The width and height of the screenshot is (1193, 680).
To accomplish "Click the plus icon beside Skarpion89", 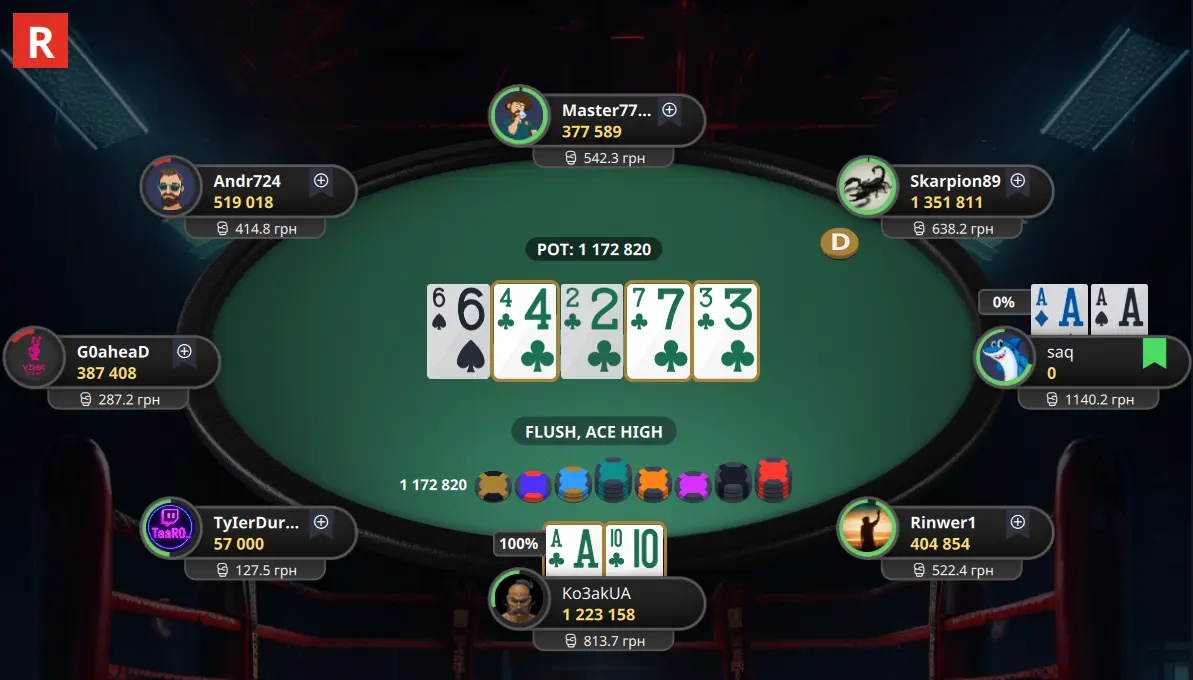I will pyautogui.click(x=1018, y=181).
